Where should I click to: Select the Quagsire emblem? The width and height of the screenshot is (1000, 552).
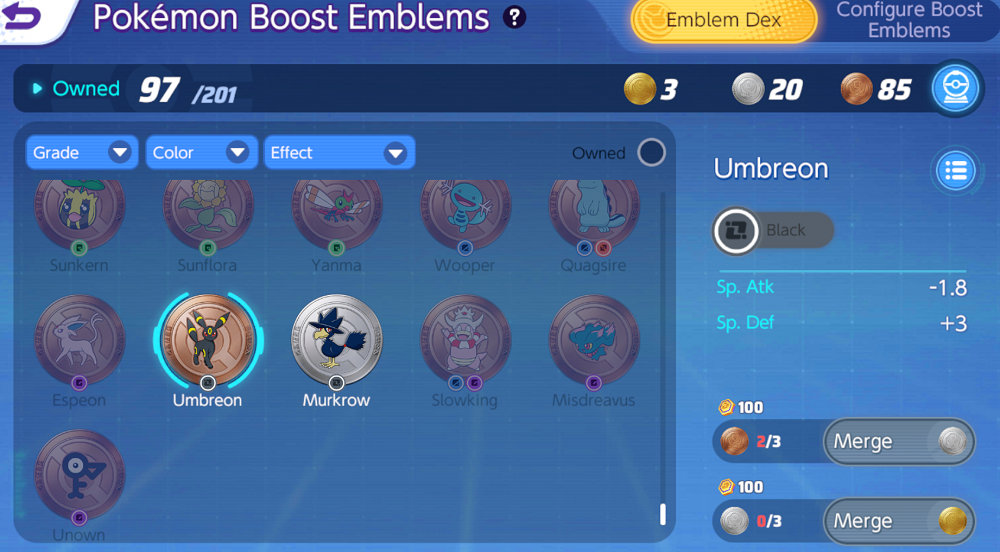(x=594, y=215)
